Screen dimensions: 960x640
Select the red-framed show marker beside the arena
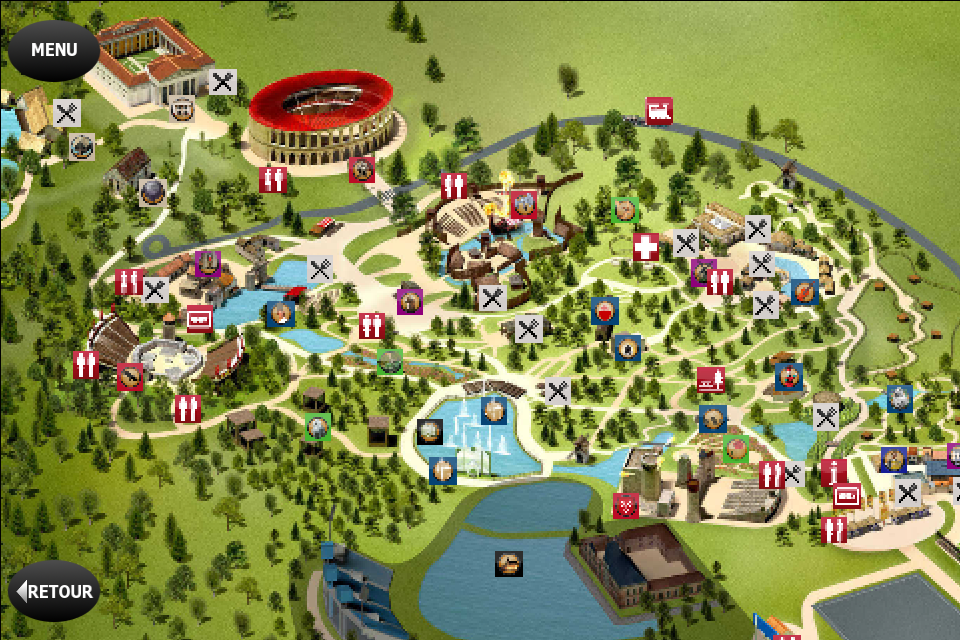362,170
